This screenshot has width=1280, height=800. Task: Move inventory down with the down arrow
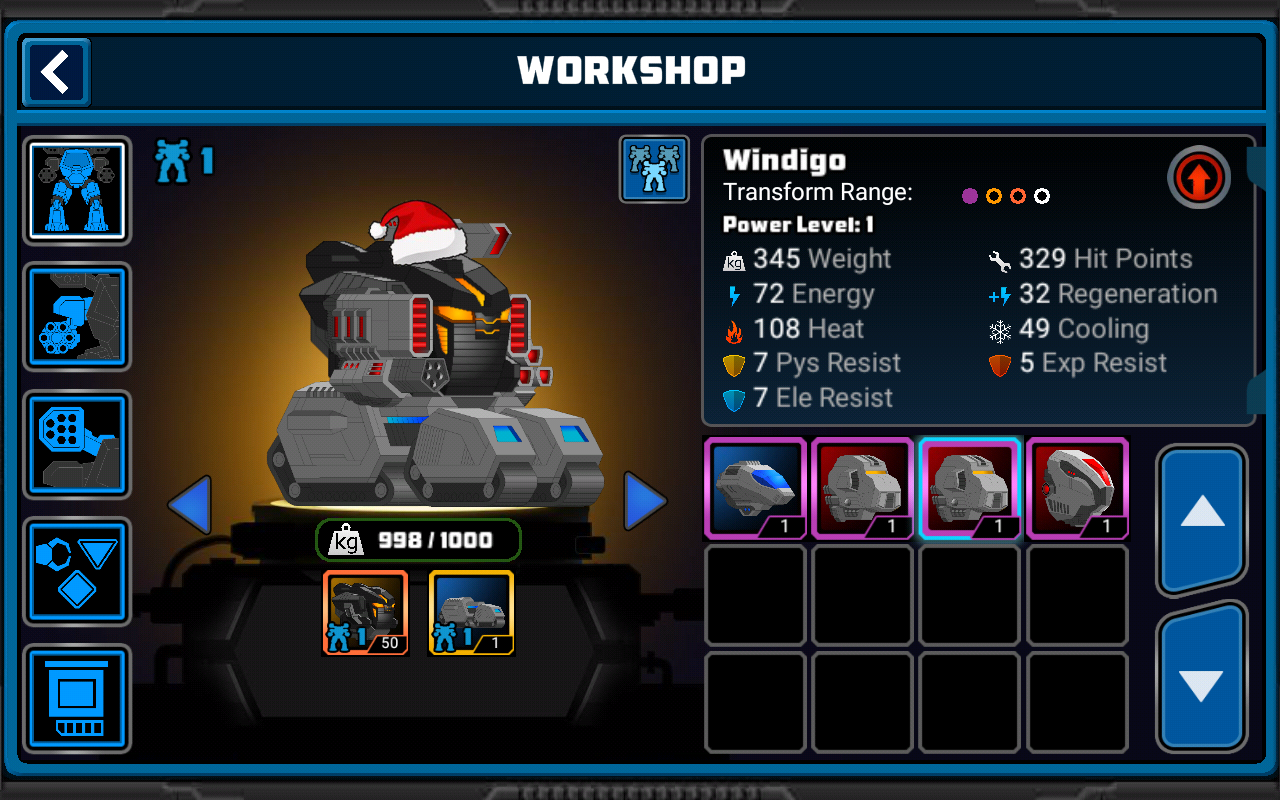(1201, 681)
